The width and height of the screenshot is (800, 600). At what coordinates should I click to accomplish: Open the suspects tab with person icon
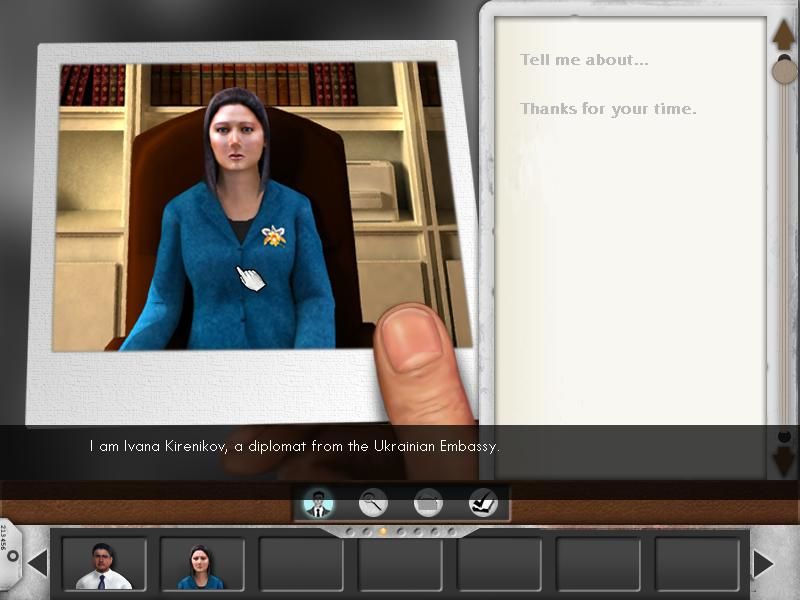[318, 502]
